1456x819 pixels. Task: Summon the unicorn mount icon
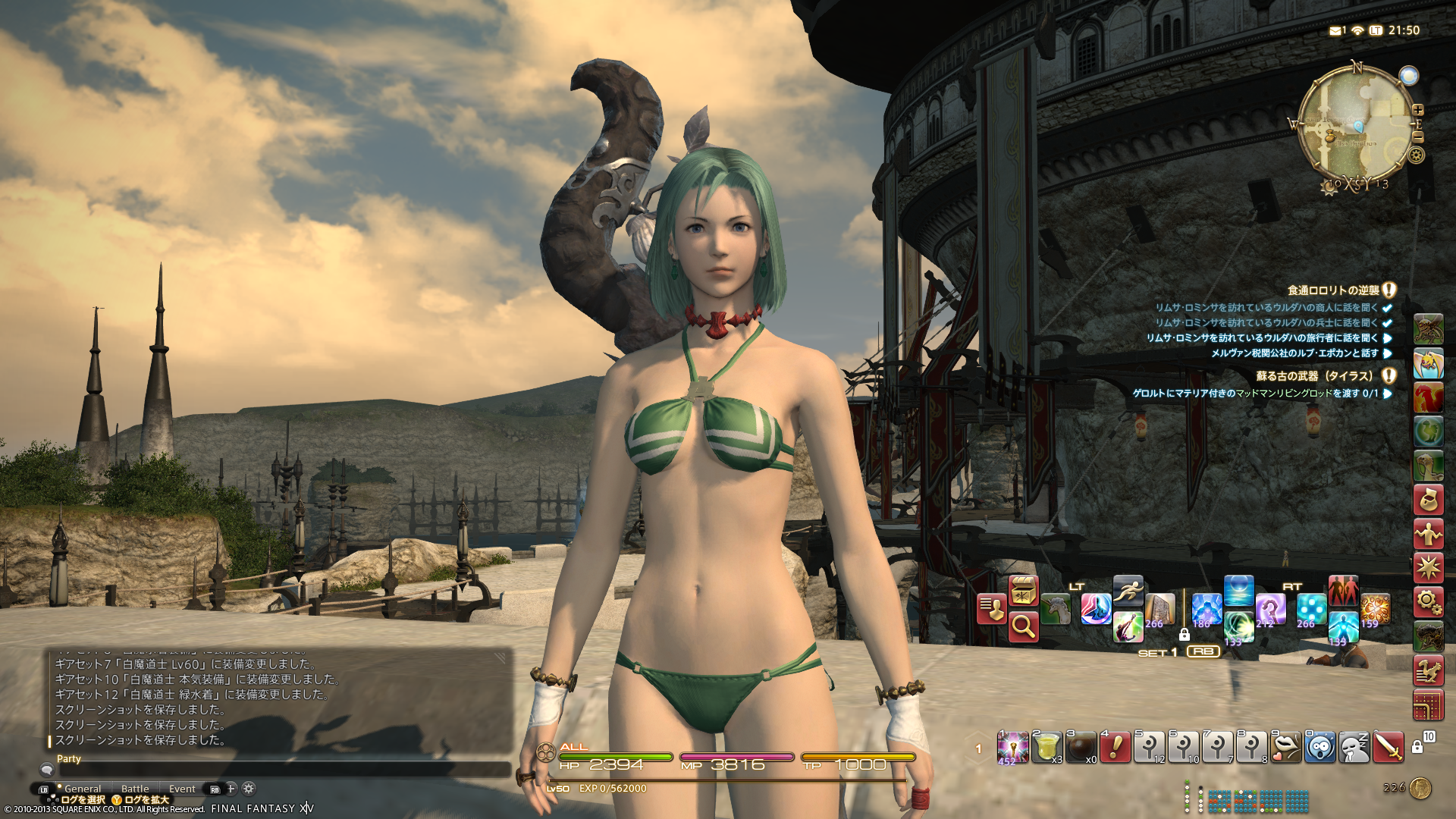1056,610
